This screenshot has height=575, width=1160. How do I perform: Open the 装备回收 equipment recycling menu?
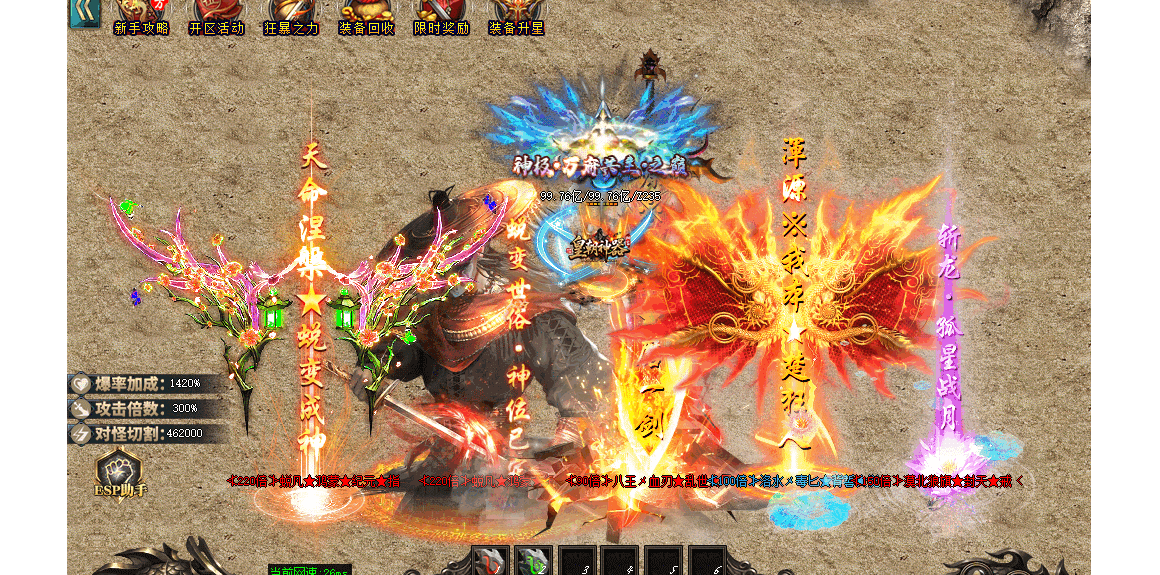[366, 17]
